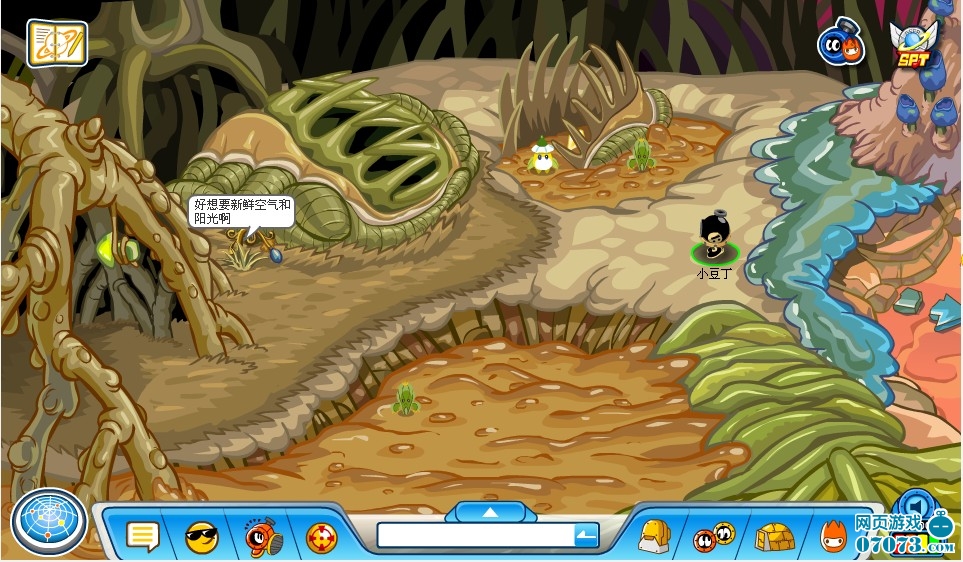Select the orange fish creature icon
Viewport: 963px width, 562px height.
263,537
